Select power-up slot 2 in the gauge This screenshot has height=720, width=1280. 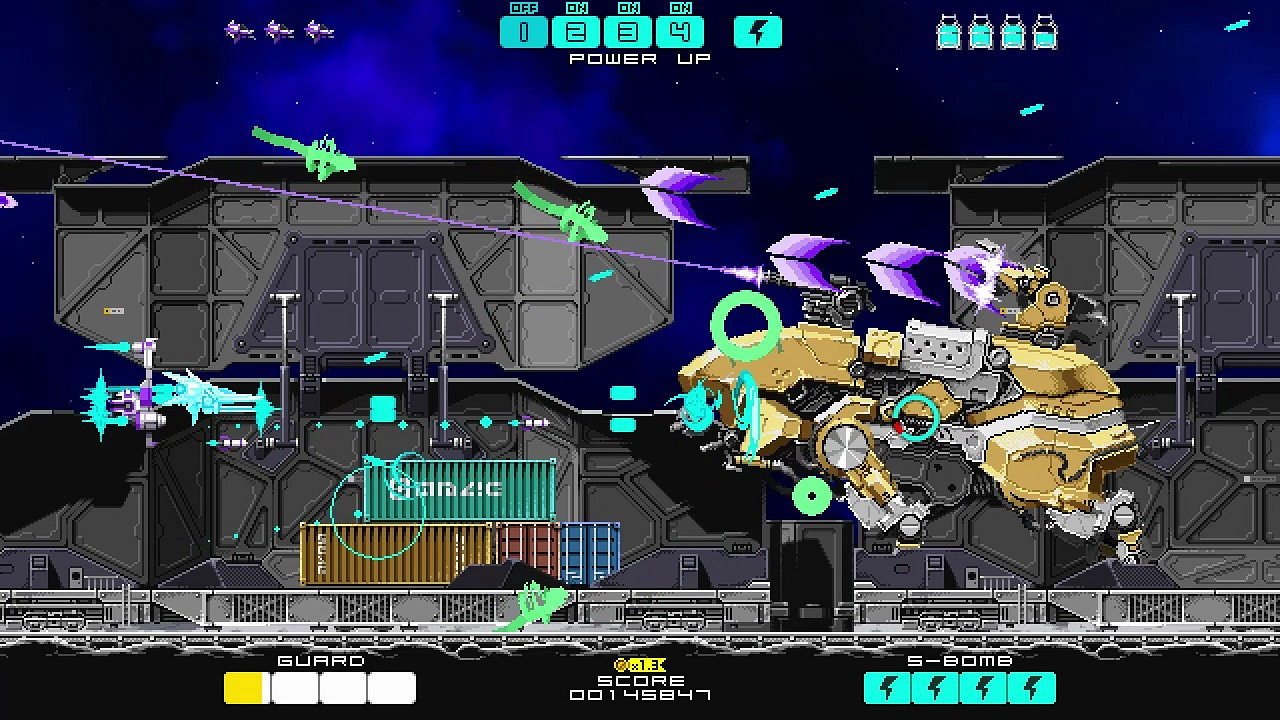[x=578, y=32]
